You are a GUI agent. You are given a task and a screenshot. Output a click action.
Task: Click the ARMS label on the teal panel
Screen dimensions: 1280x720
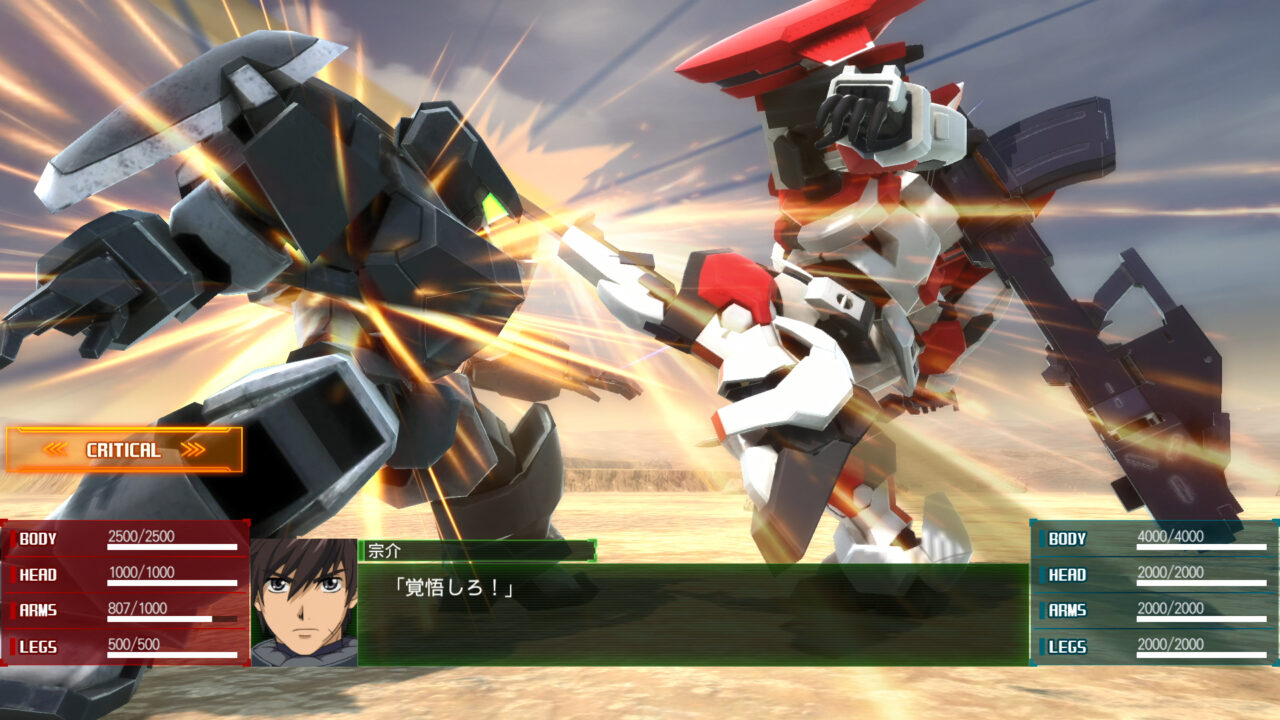point(1066,610)
